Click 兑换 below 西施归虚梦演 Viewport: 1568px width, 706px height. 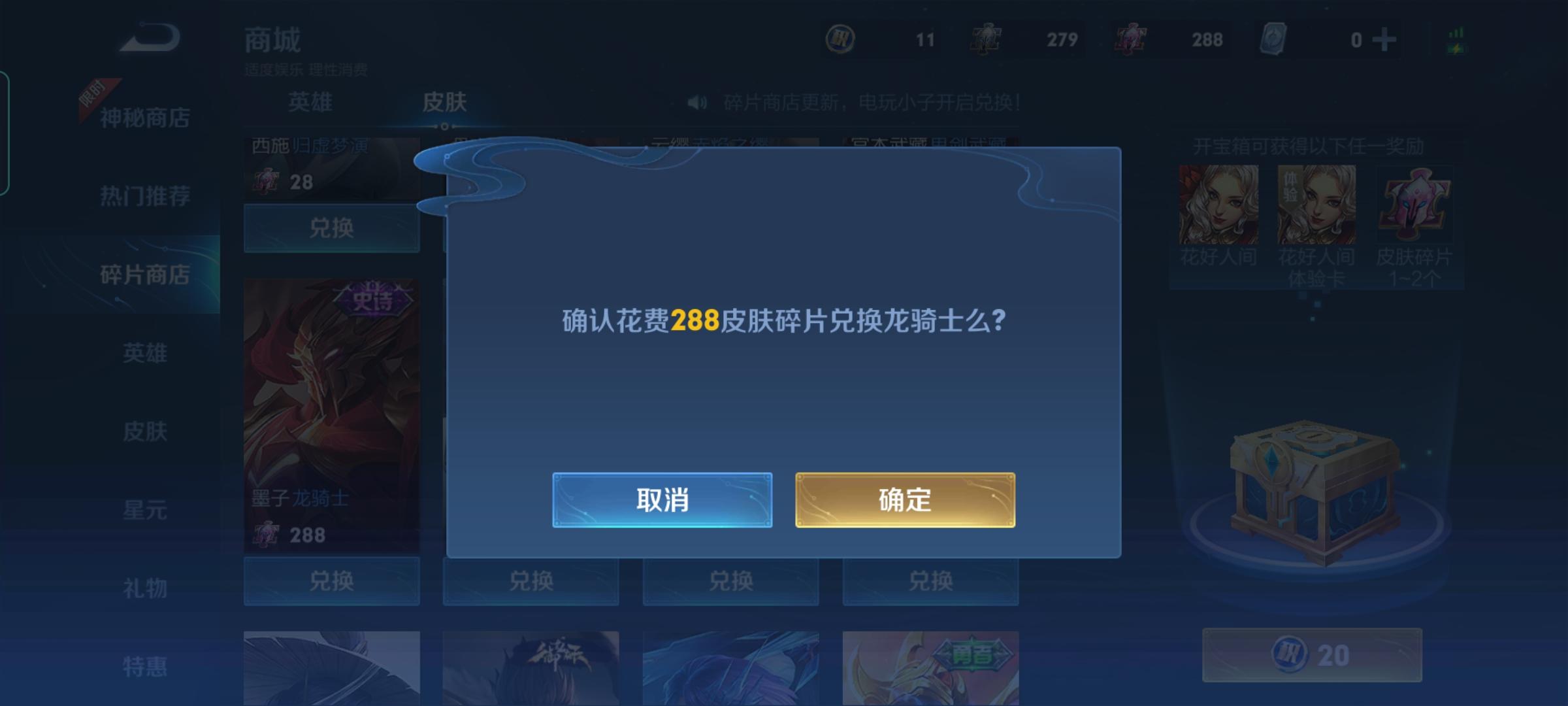[331, 228]
